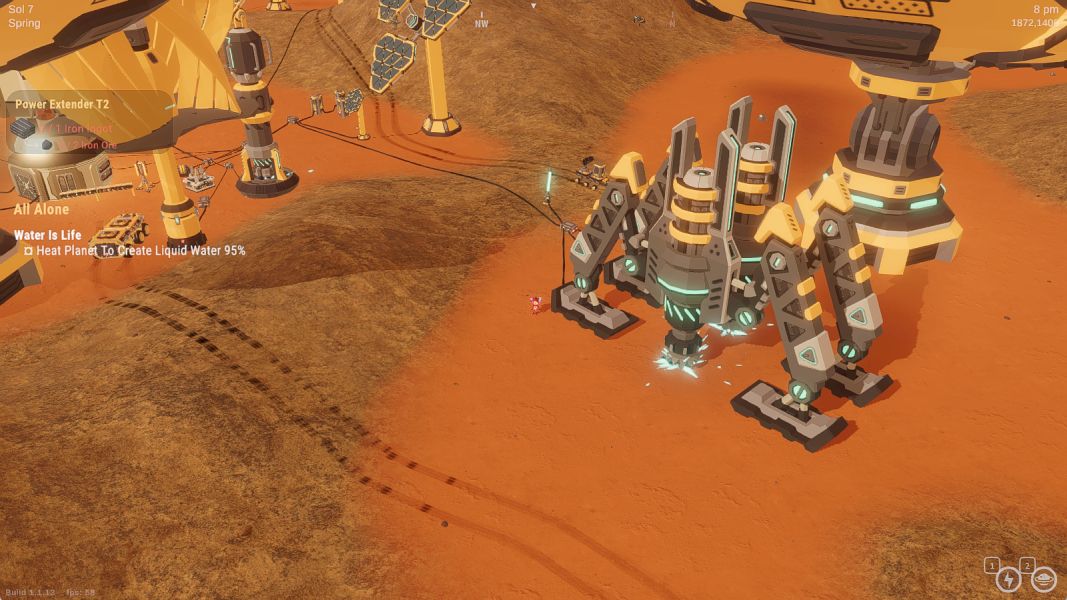Open the planet terraforming overlay

[1043, 578]
